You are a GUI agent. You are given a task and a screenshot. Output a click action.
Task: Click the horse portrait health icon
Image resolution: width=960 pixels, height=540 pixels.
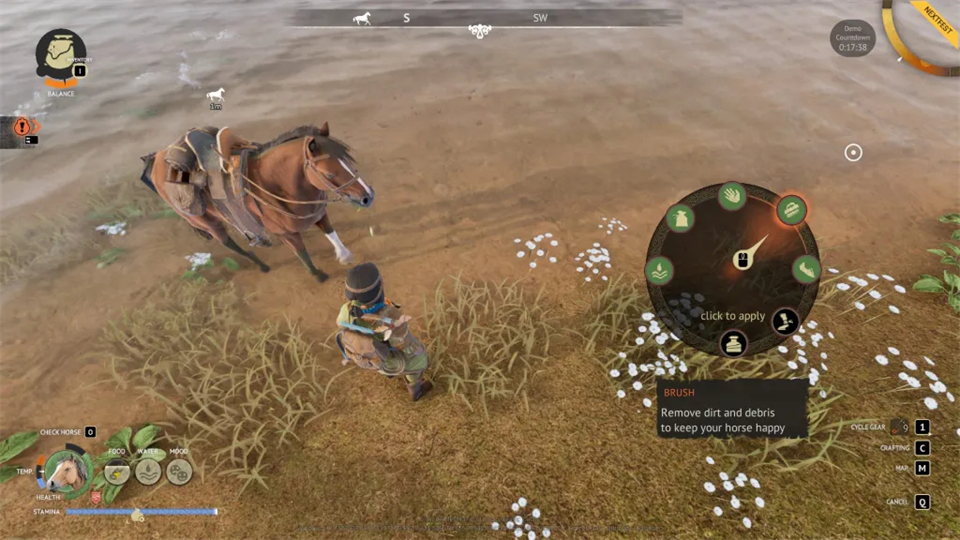(68, 473)
